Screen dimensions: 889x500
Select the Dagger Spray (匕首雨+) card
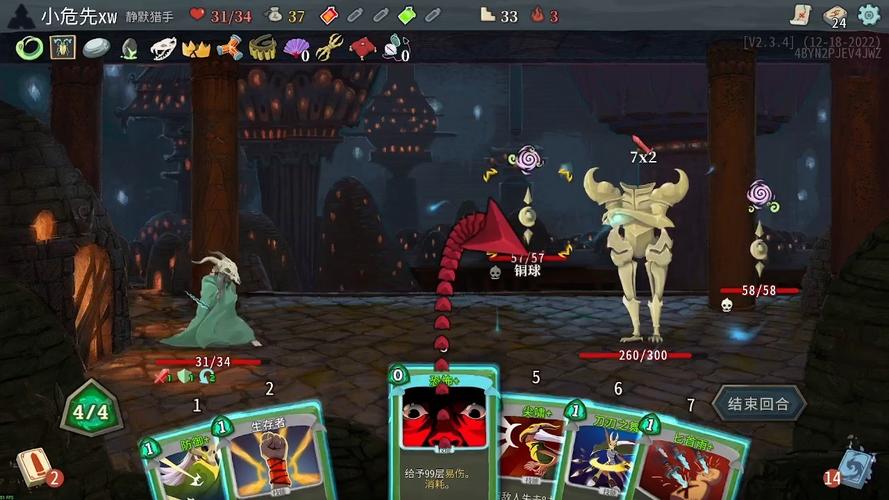[x=690, y=460]
